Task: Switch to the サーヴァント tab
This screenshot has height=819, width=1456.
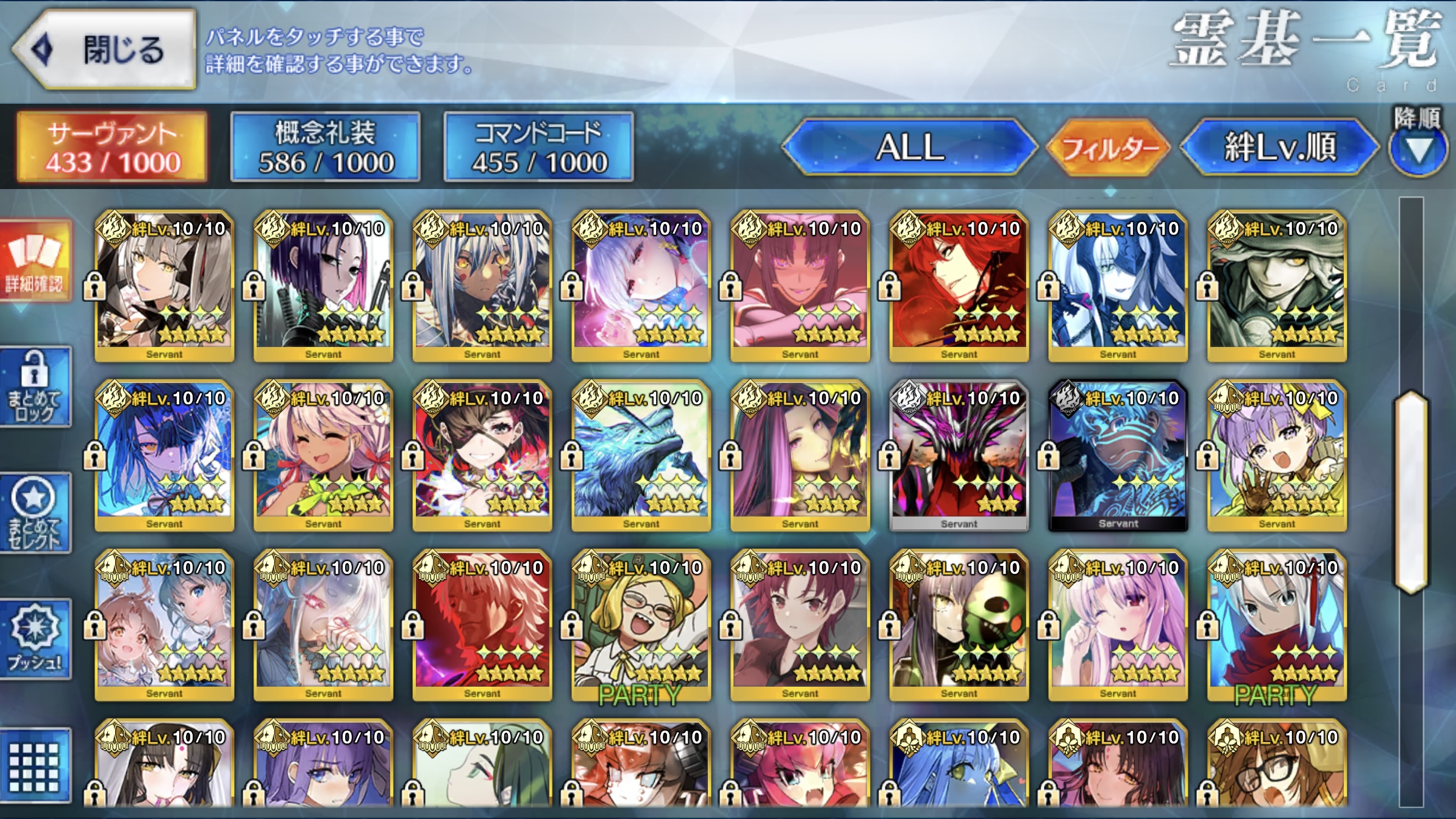Action: (x=112, y=147)
